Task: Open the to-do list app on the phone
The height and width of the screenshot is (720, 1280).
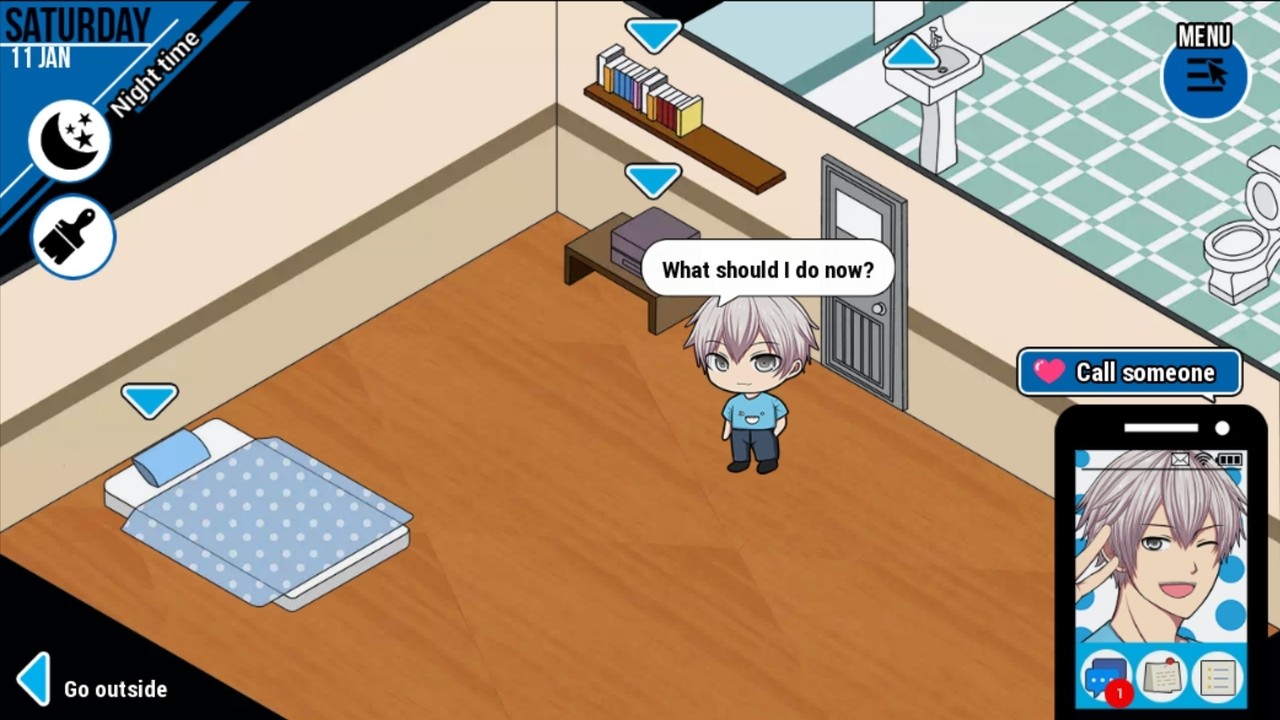Action: 1217,680
